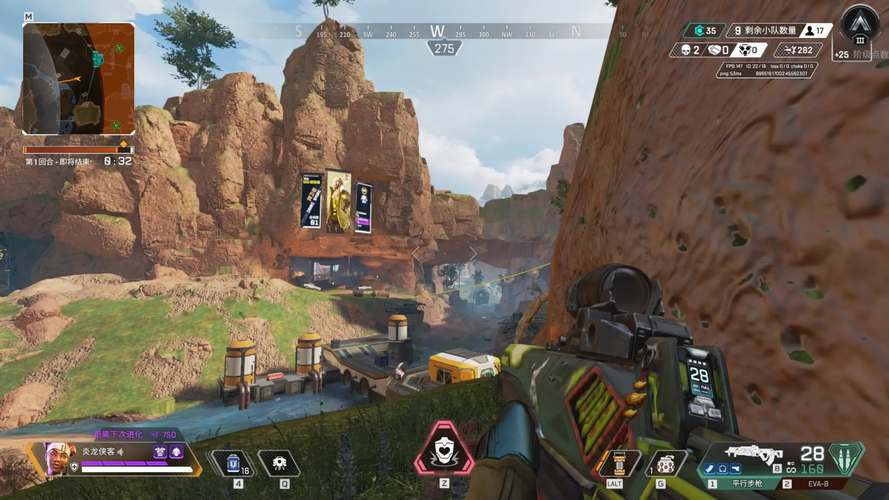Select the shield cell consumable slot
This screenshot has height=500, width=889.
(x=233, y=463)
